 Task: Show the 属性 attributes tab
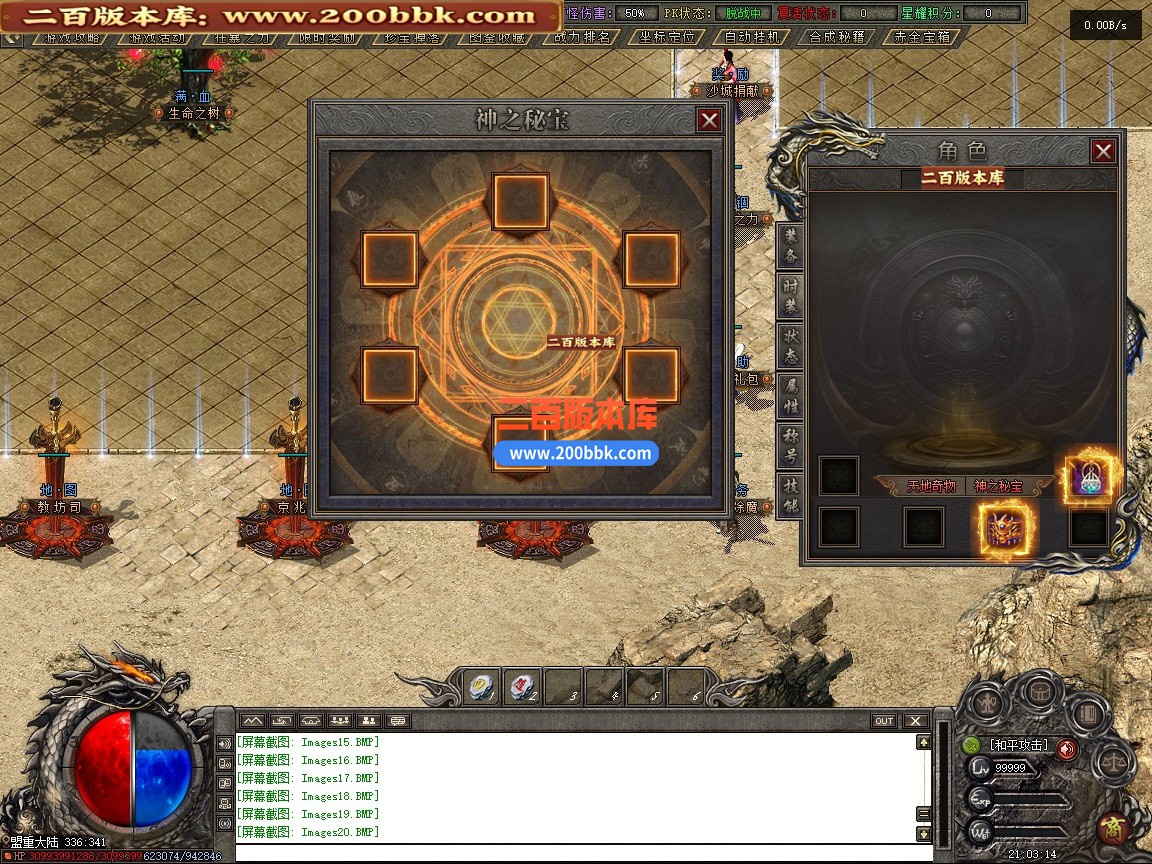tap(791, 396)
